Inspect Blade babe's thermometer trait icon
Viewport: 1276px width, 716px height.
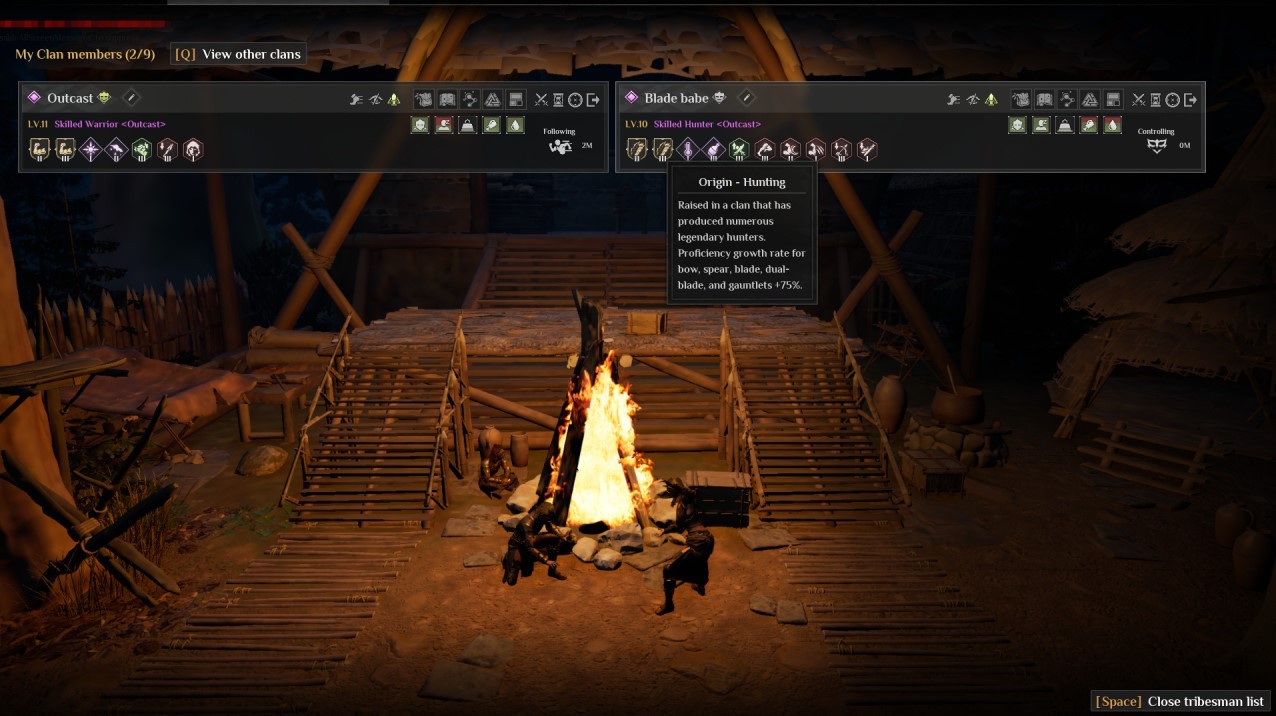point(688,150)
